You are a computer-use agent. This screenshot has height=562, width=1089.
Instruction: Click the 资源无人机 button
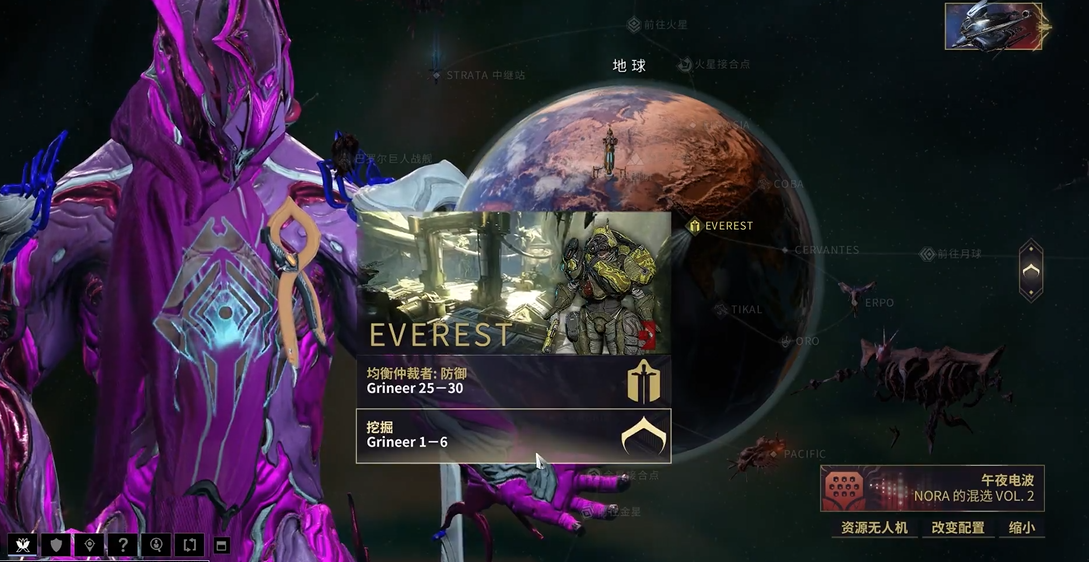(874, 527)
